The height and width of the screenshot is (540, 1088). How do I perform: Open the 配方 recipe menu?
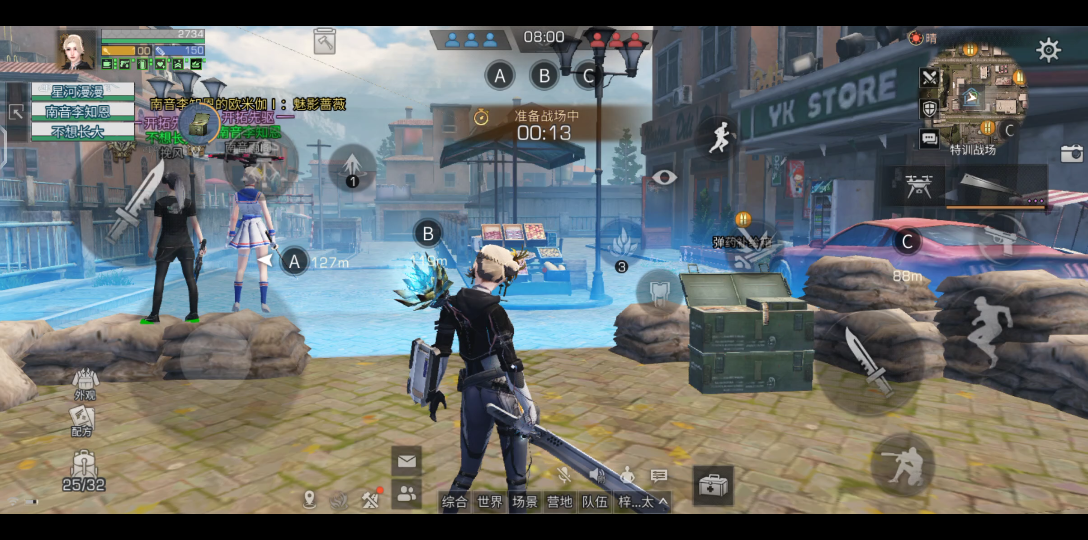click(82, 421)
